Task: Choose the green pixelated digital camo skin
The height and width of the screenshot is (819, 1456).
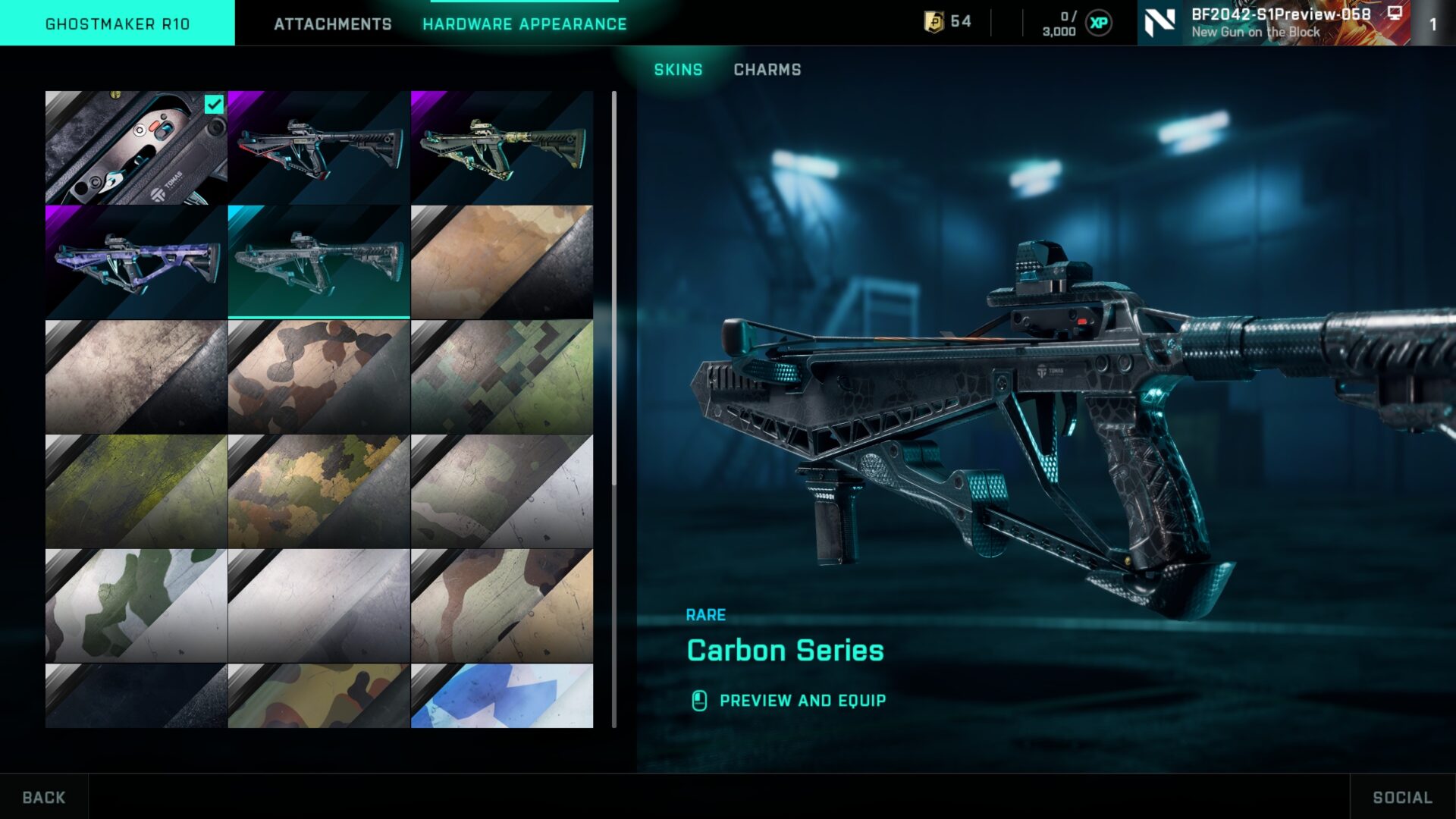Action: pyautogui.click(x=501, y=377)
